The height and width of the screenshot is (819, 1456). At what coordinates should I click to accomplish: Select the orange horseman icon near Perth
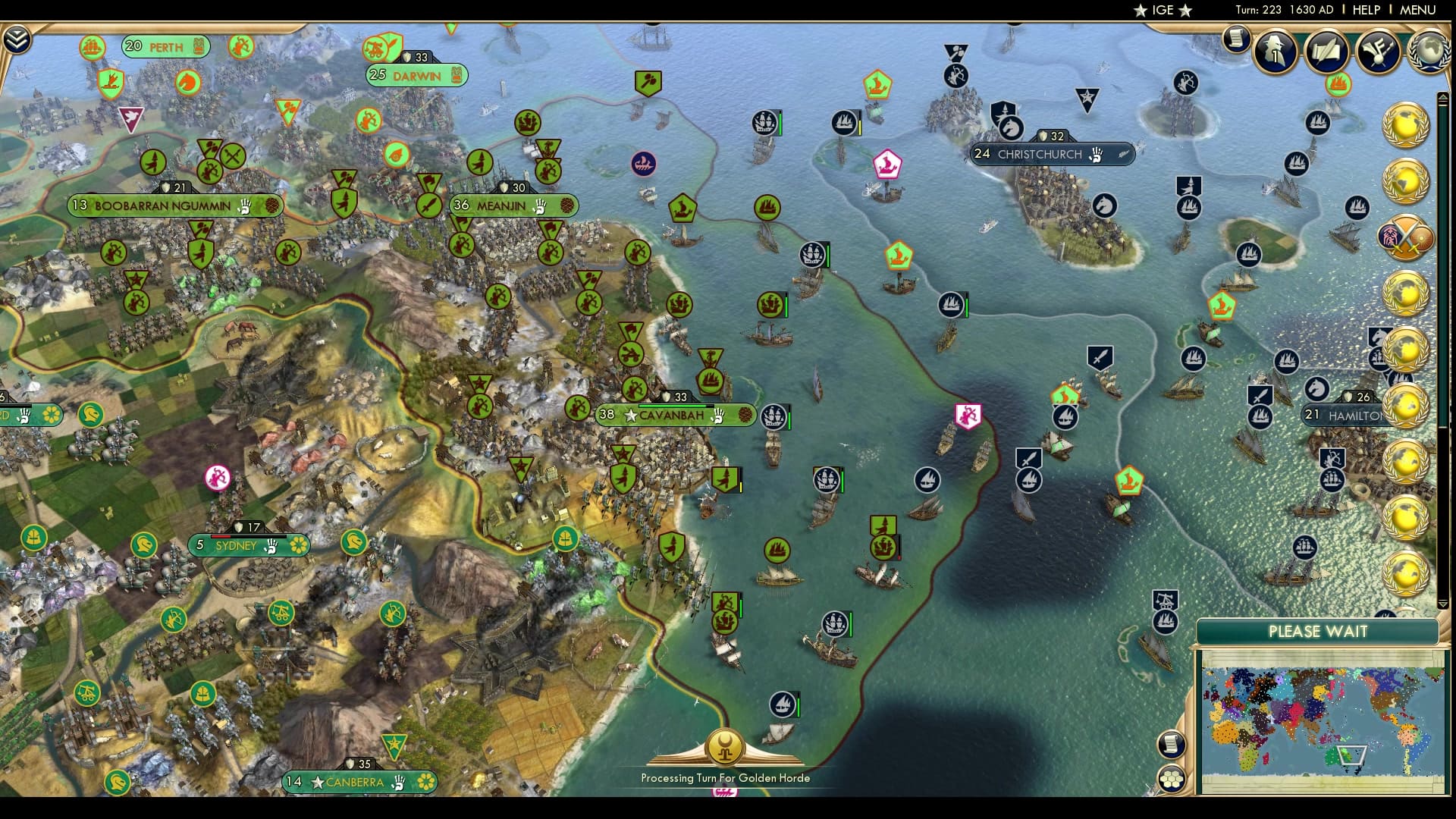(188, 83)
